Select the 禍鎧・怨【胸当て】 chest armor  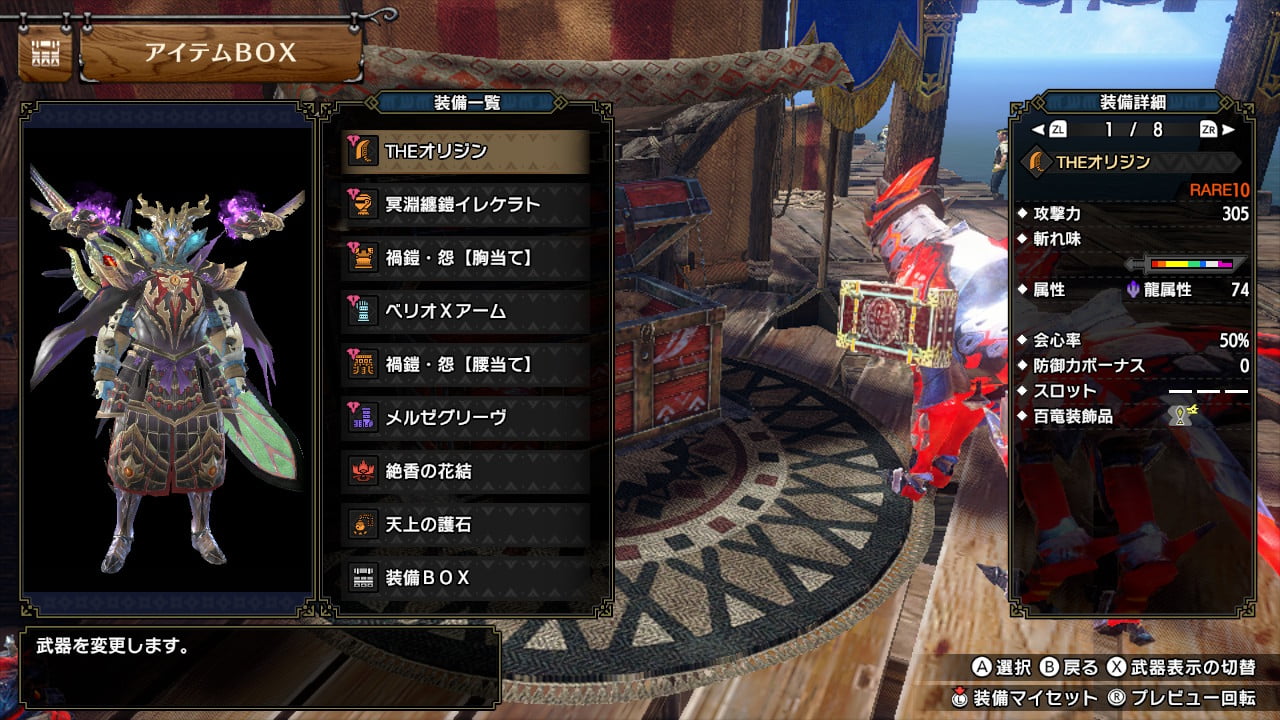click(x=465, y=258)
